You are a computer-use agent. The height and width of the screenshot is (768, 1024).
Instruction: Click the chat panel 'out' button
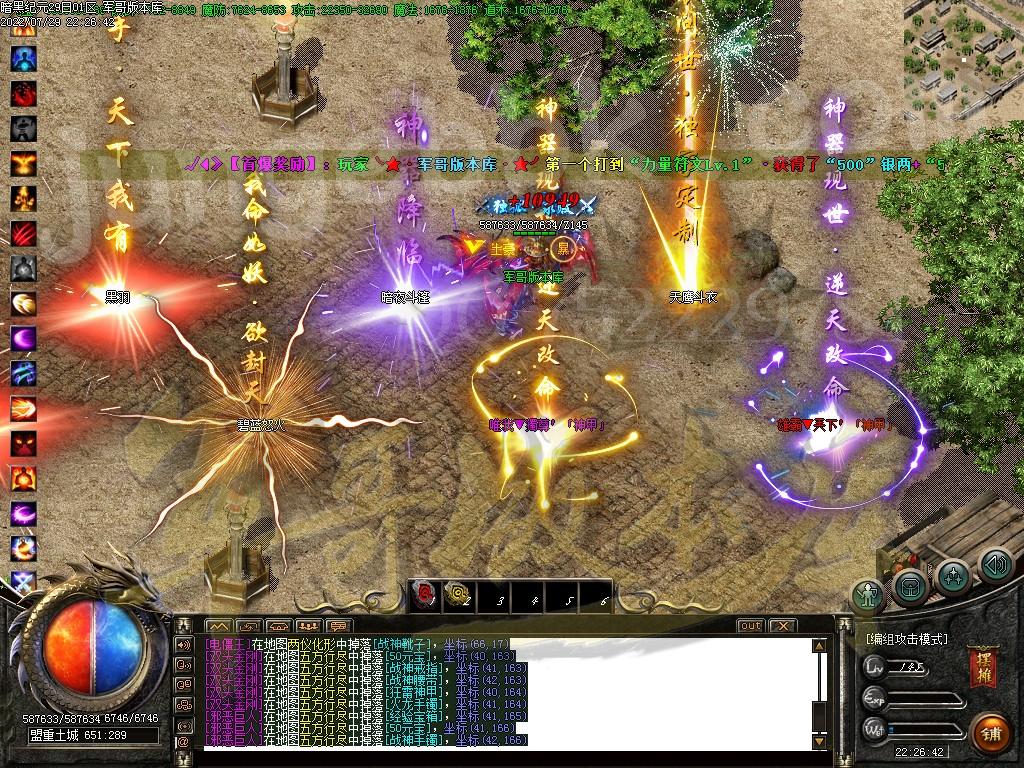750,625
